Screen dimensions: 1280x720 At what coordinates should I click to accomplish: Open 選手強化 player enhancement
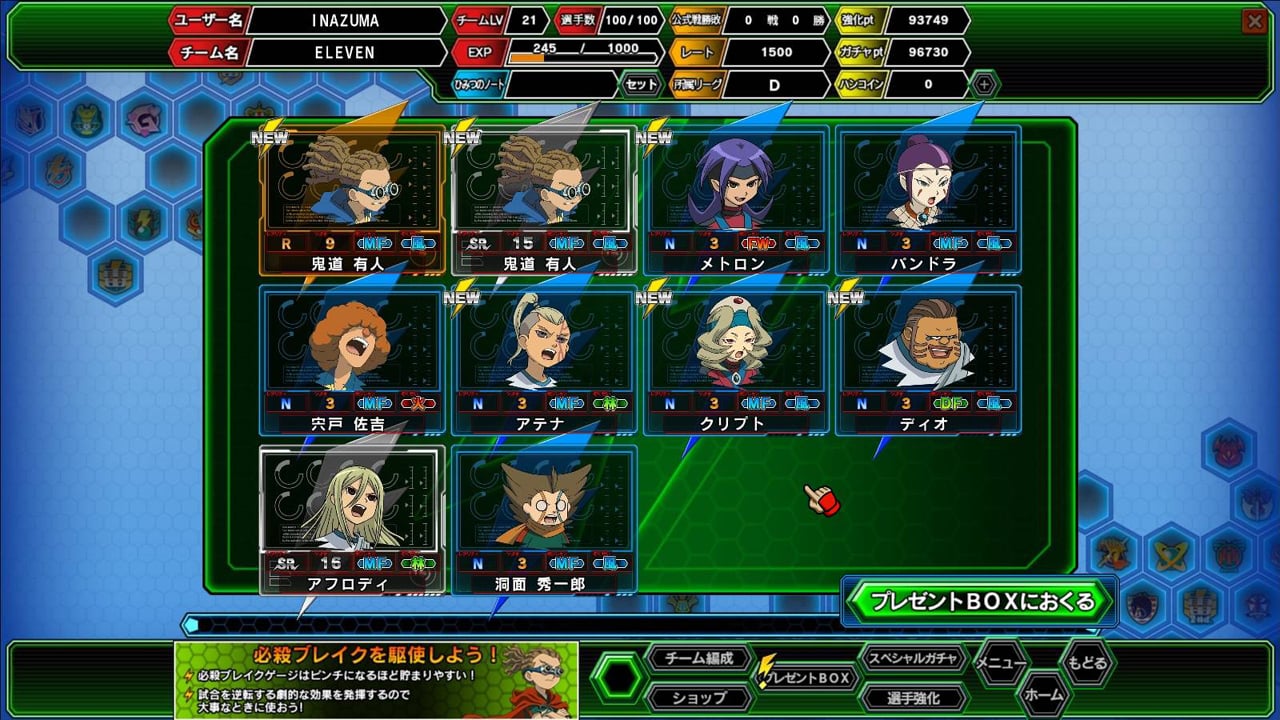click(x=912, y=697)
